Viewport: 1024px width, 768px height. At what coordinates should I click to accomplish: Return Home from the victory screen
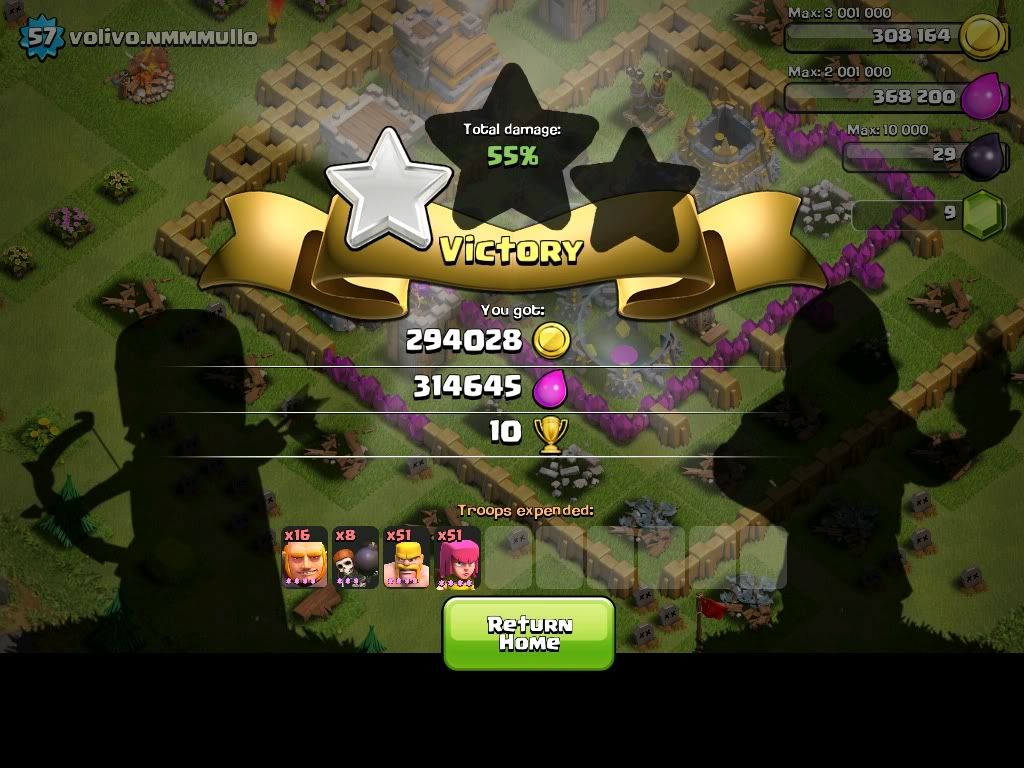528,633
